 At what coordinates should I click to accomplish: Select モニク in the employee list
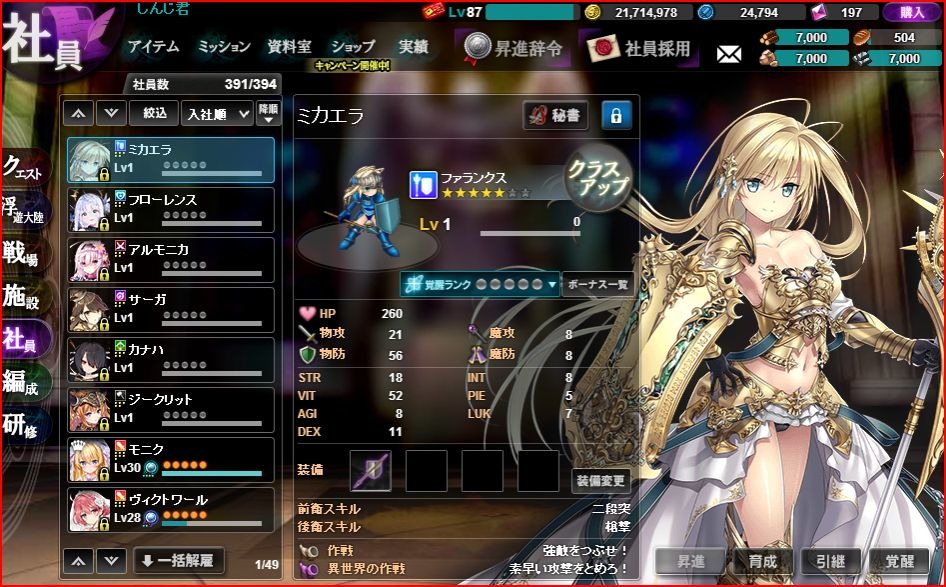[170, 459]
